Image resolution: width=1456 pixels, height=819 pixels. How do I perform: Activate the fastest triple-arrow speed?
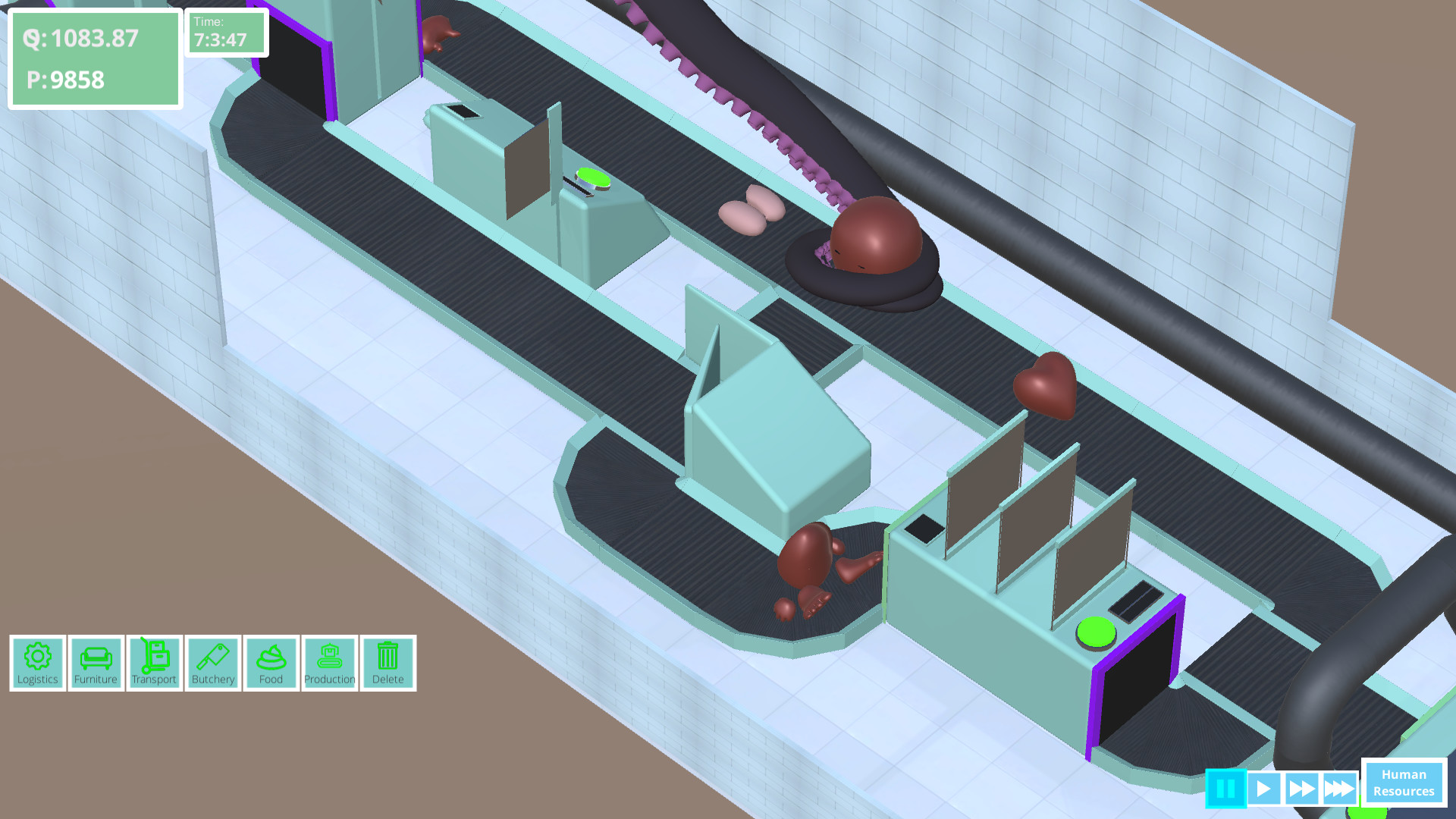tap(1340, 789)
